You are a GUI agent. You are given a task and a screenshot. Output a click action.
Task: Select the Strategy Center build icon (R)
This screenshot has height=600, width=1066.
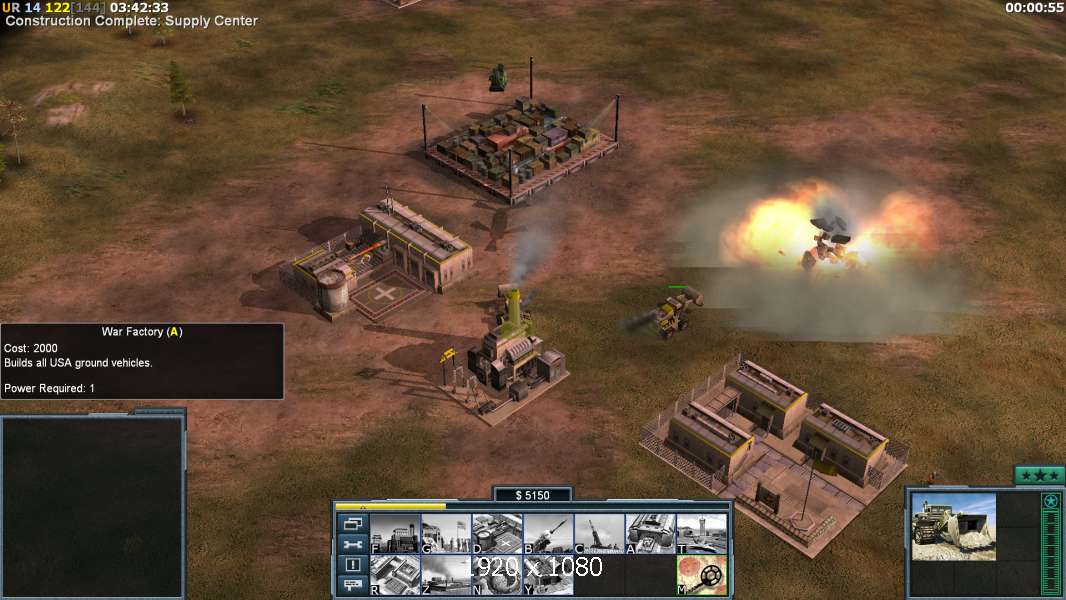click(395, 575)
